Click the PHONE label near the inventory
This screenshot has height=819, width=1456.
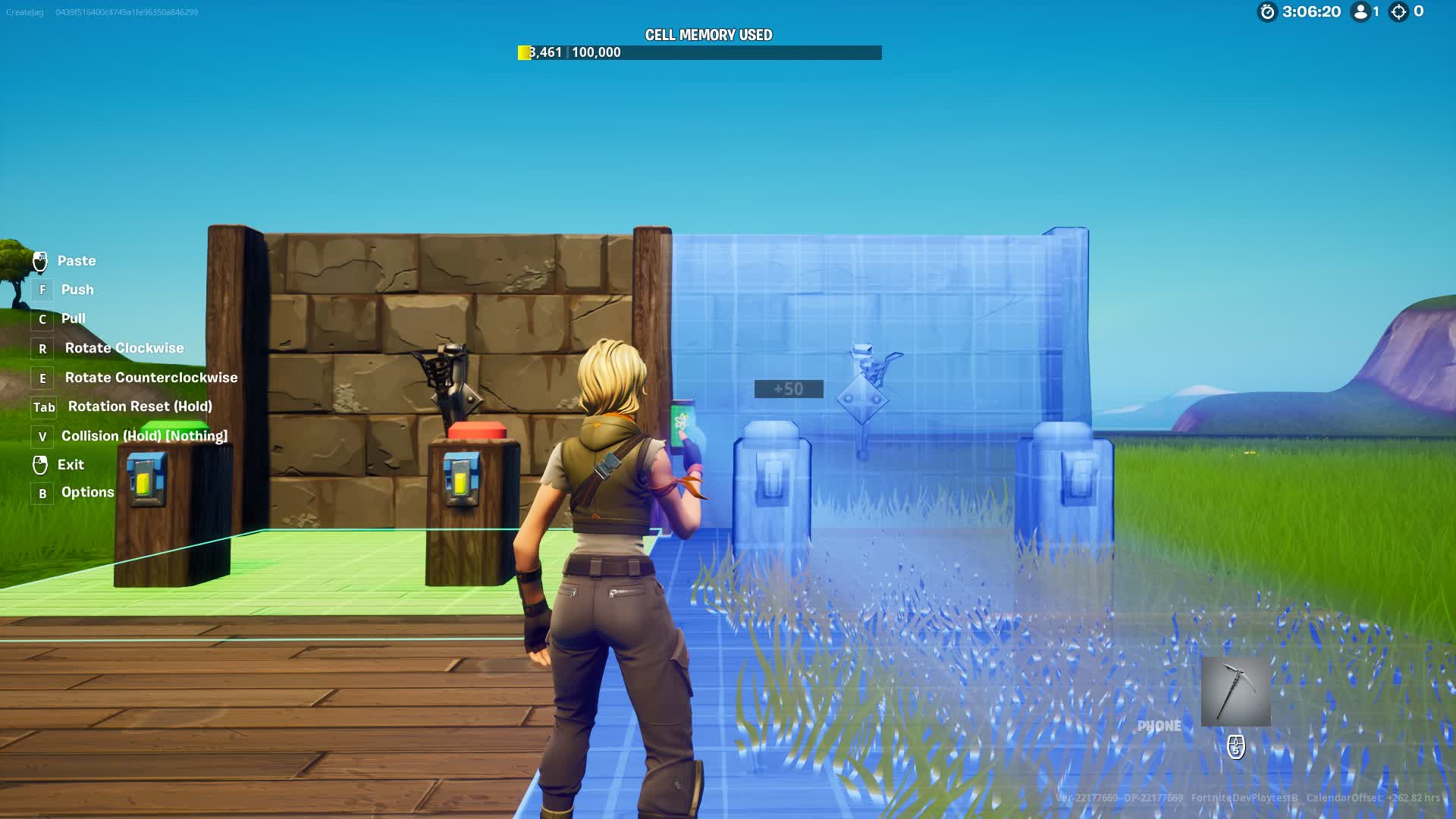pos(1159,725)
